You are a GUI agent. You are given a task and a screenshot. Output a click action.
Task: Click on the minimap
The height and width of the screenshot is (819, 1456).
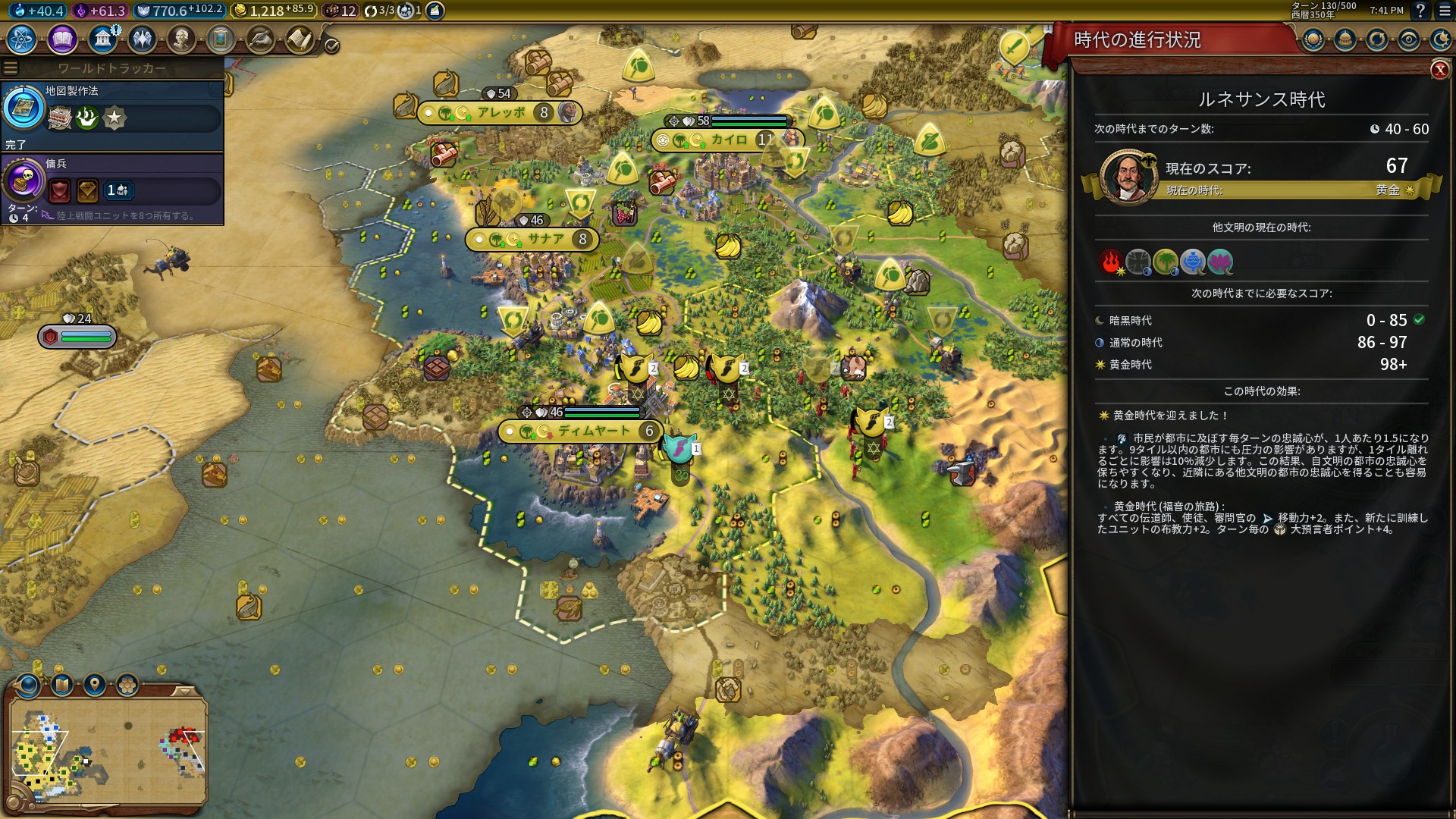coord(108,751)
